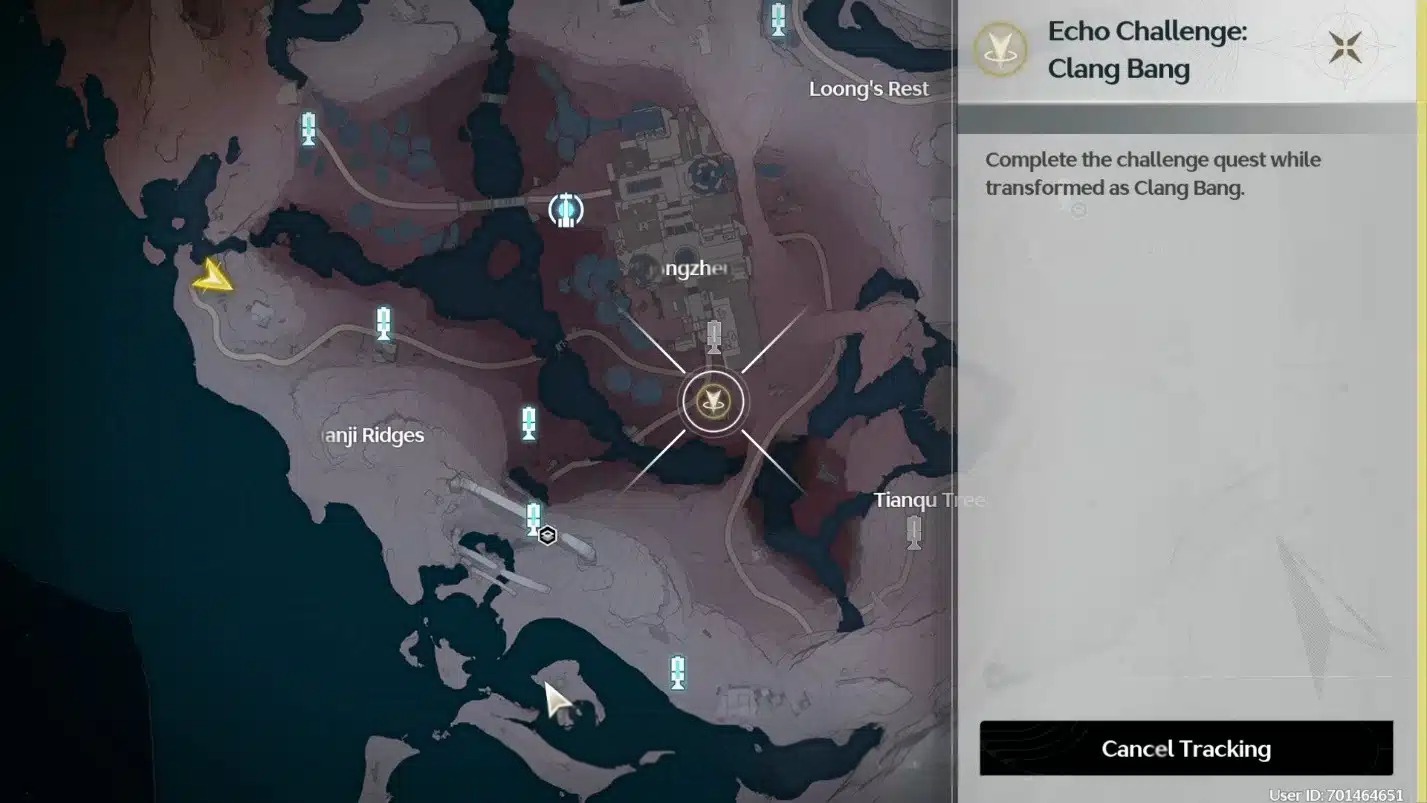The width and height of the screenshot is (1427, 803).
Task: Cancel tracking the Clang Bang challenge
Action: (1186, 748)
